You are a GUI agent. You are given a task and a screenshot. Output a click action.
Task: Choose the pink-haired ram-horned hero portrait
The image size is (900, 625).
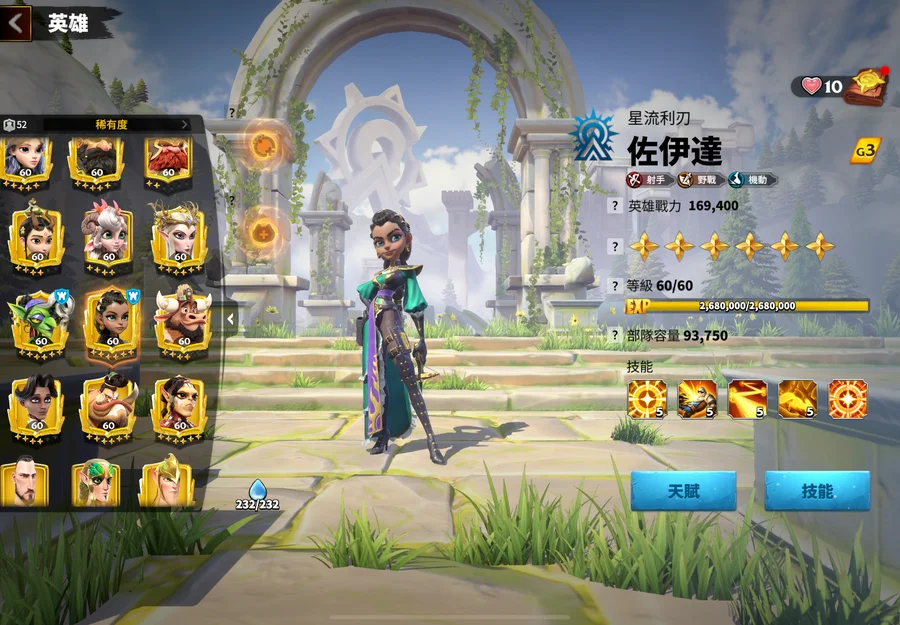(108, 234)
